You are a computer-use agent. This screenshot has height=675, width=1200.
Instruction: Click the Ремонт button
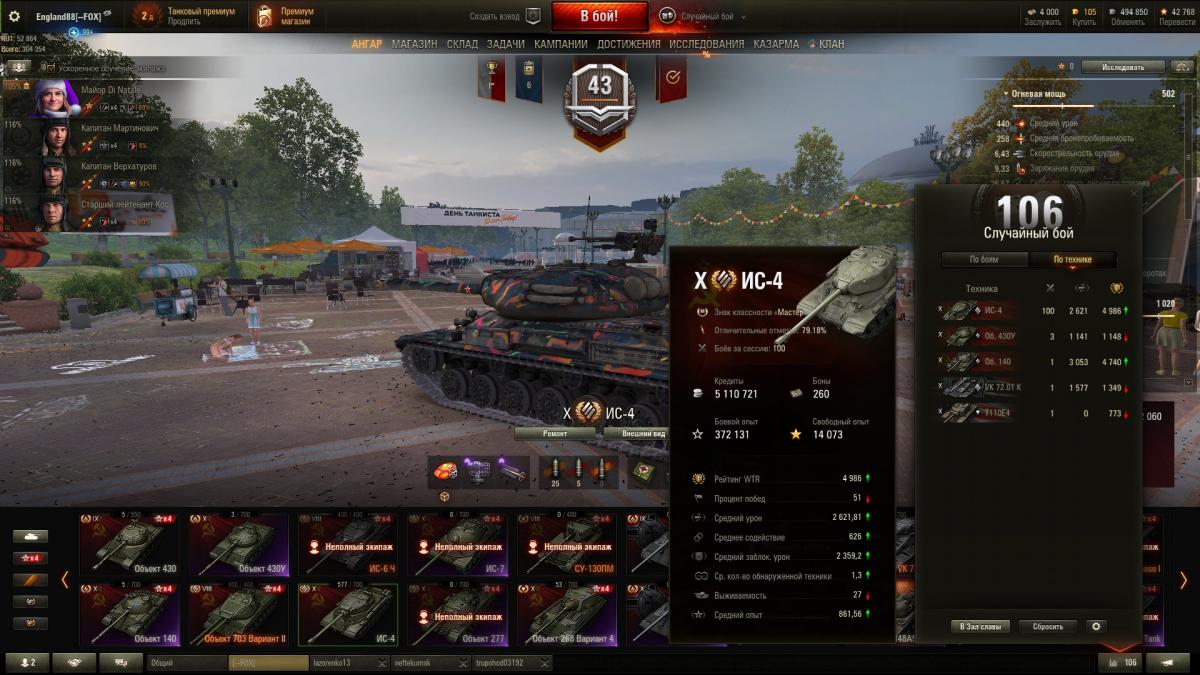(555, 434)
